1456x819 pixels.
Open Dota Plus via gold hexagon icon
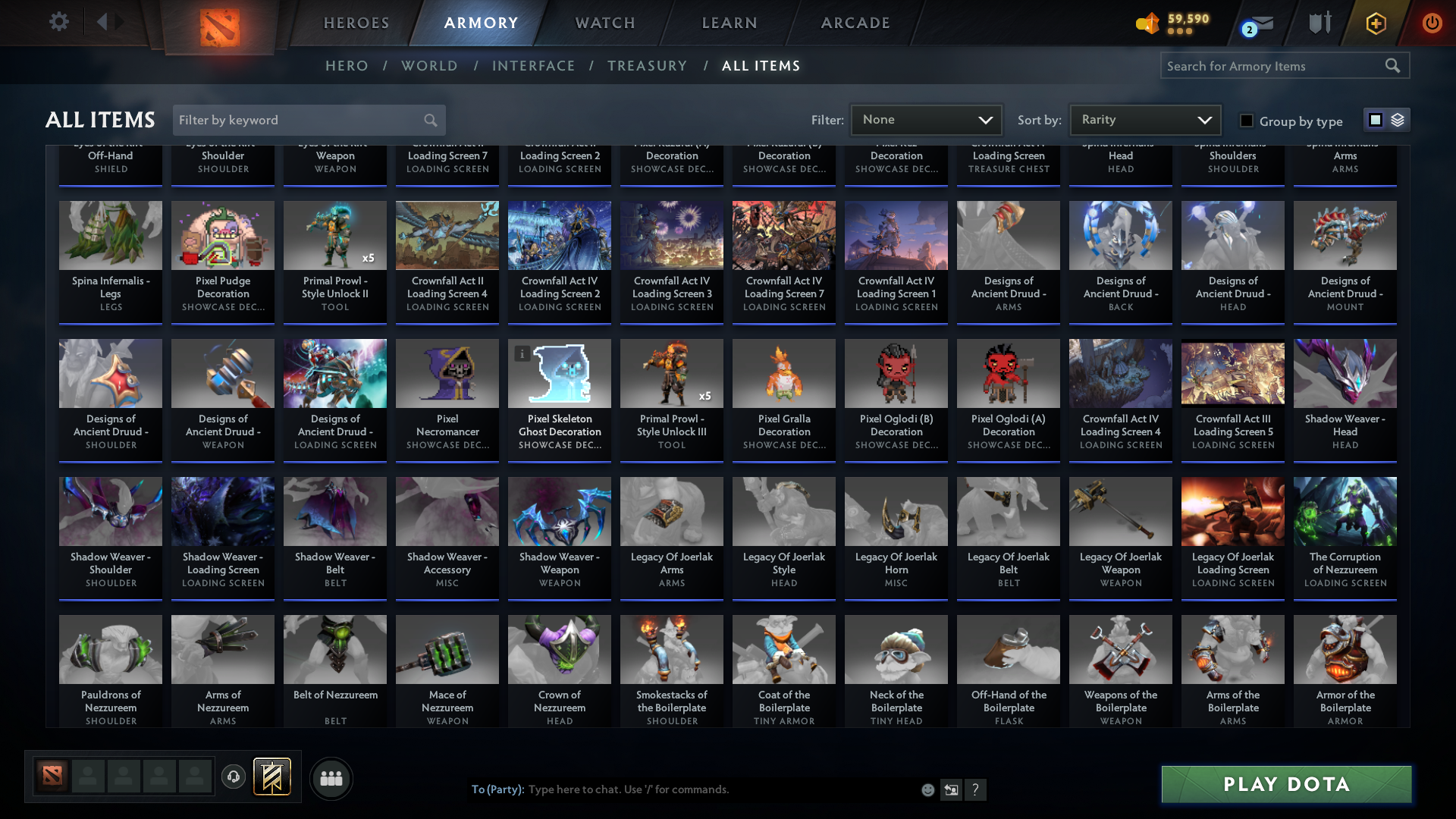coord(1375,24)
